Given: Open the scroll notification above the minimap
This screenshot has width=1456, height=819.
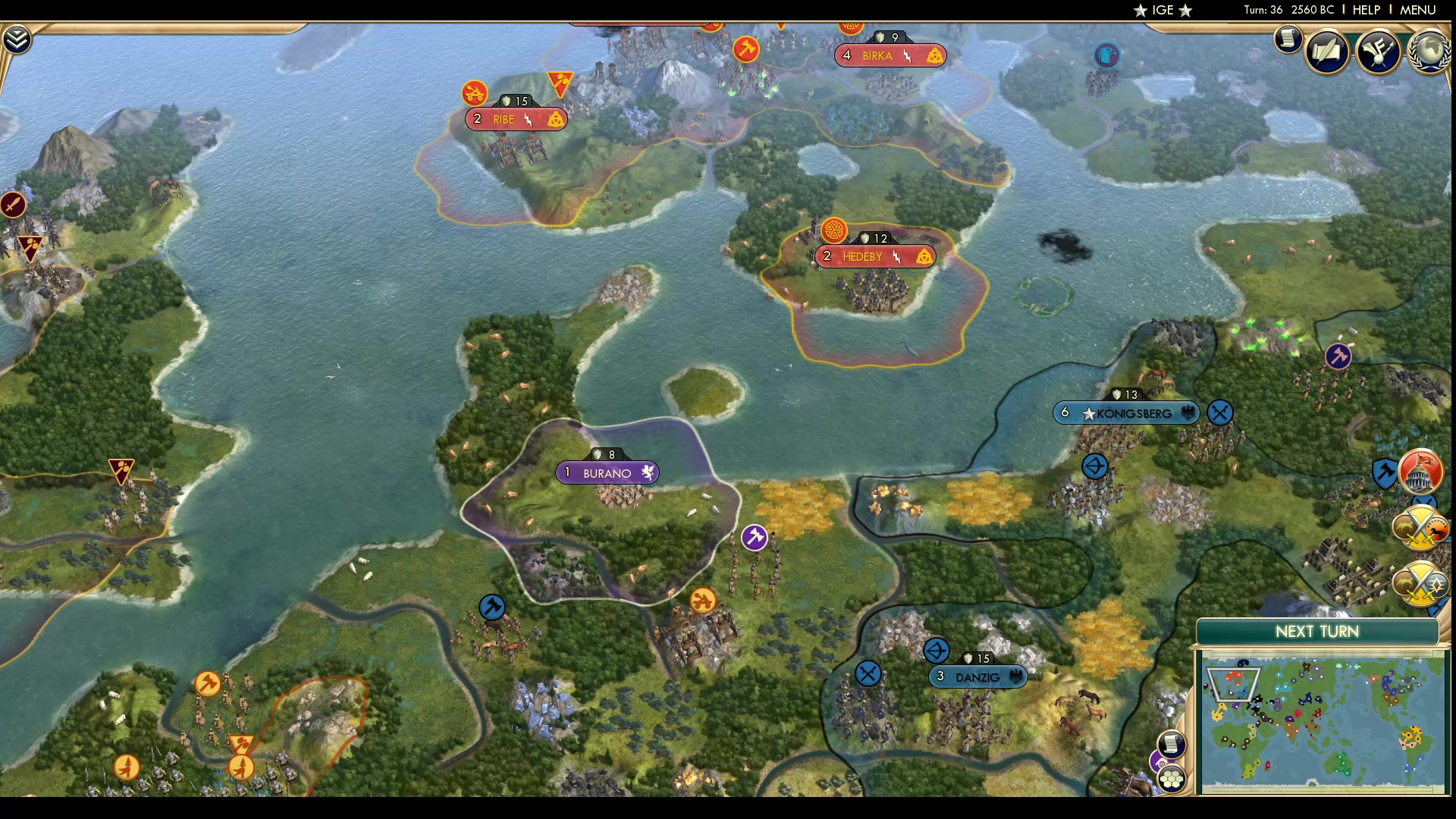Looking at the screenshot, I should coord(1172,744).
